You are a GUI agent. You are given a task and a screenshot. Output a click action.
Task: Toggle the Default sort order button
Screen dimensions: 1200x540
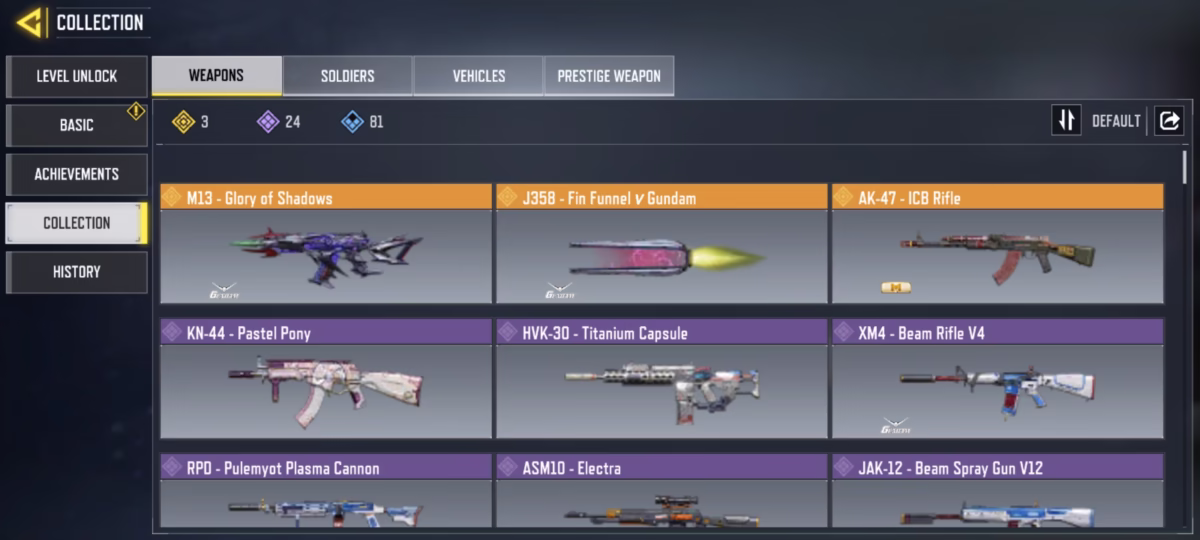click(x=1067, y=121)
